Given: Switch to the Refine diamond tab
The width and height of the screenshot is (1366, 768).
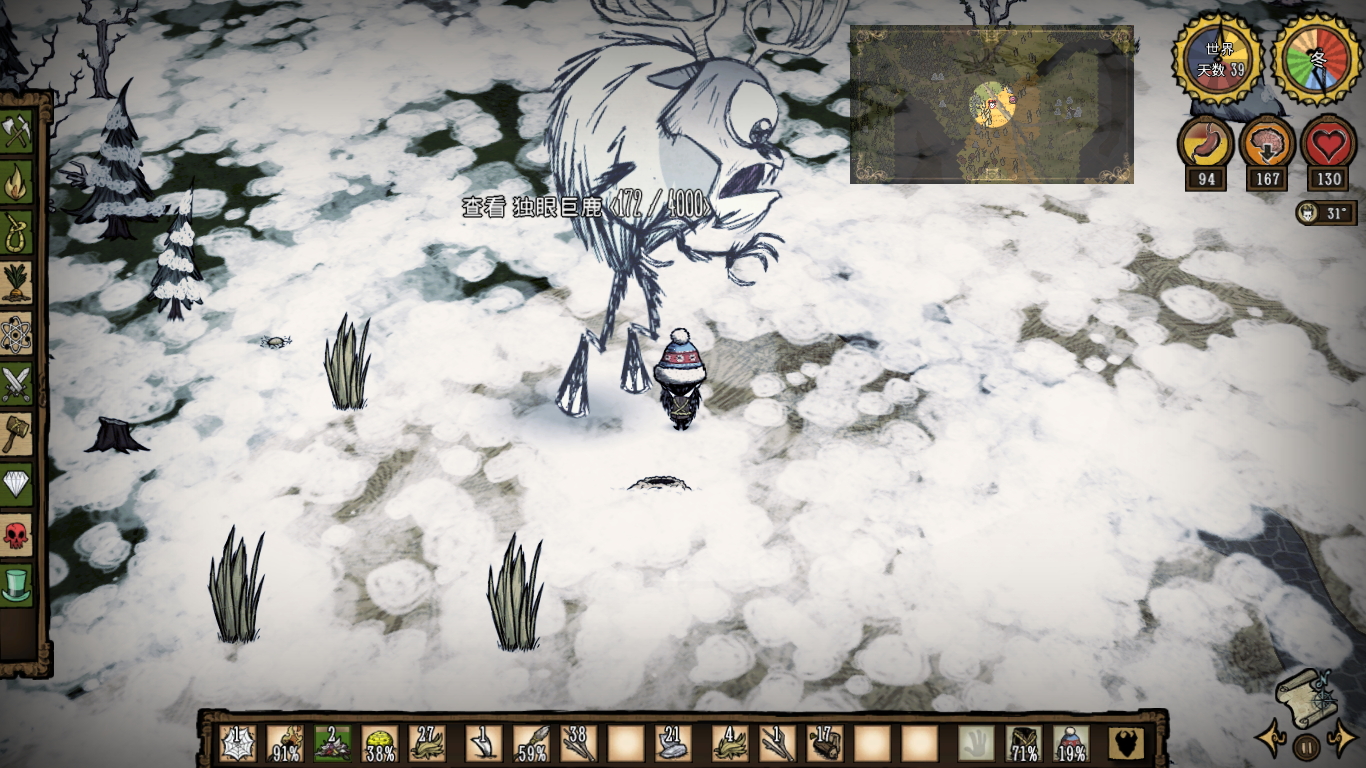Looking at the screenshot, I should click(17, 485).
